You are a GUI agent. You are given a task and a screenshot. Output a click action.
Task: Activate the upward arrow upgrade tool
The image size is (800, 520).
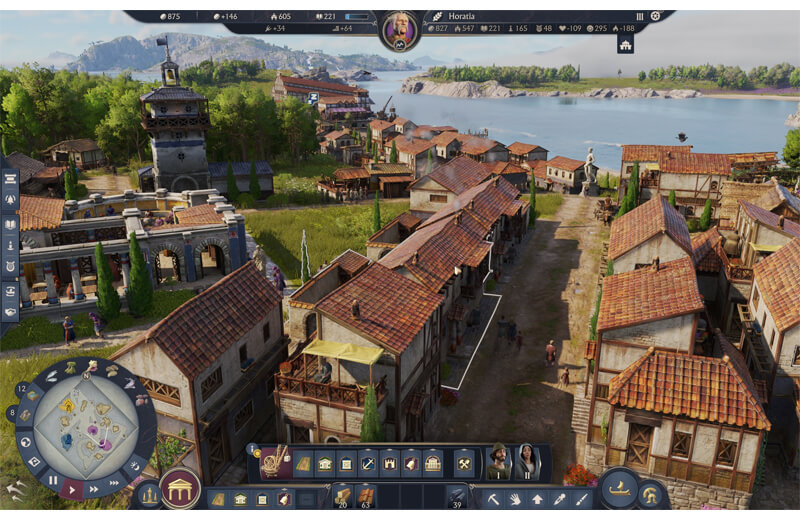click(x=537, y=498)
